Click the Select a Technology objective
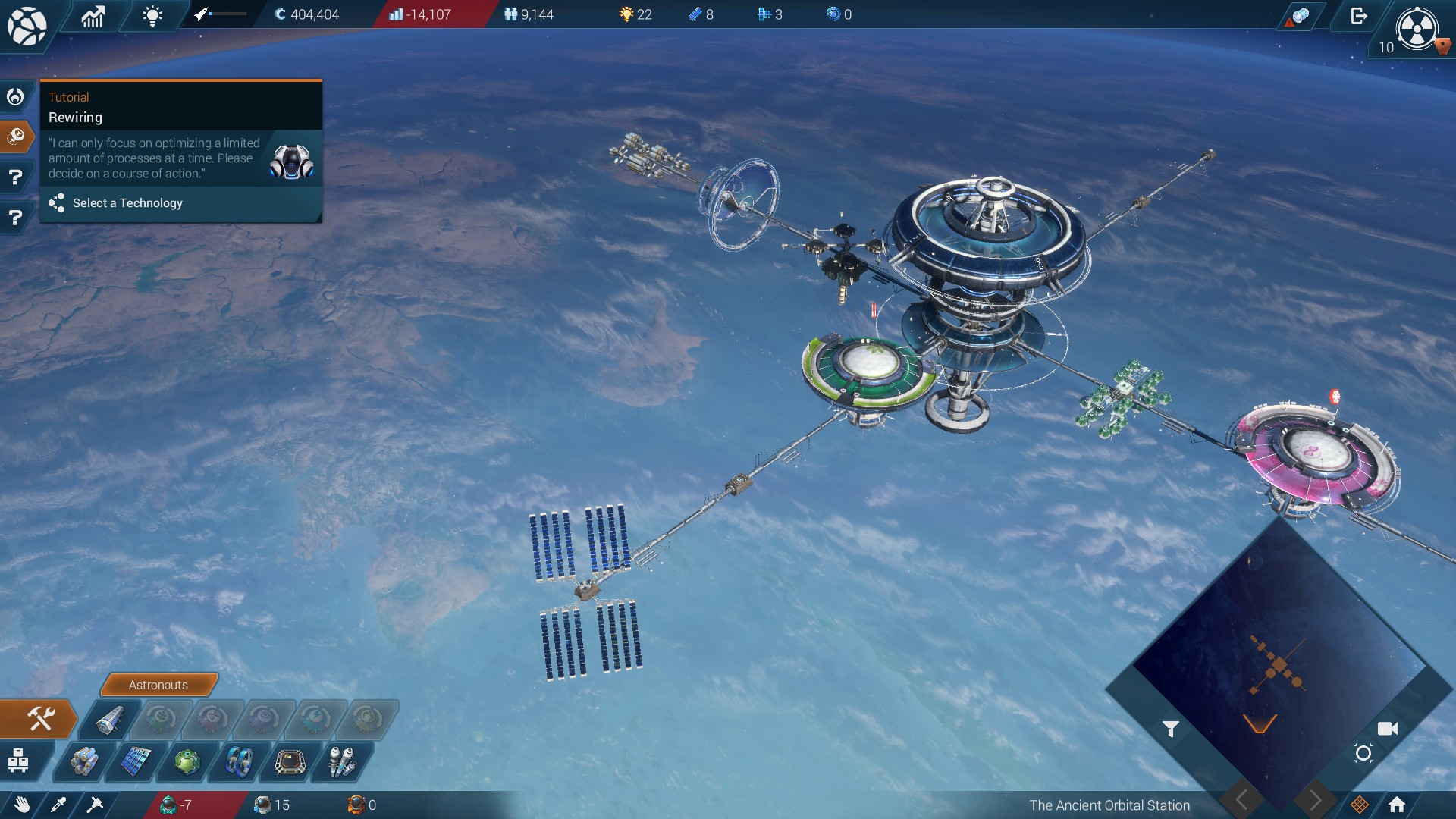 127,203
